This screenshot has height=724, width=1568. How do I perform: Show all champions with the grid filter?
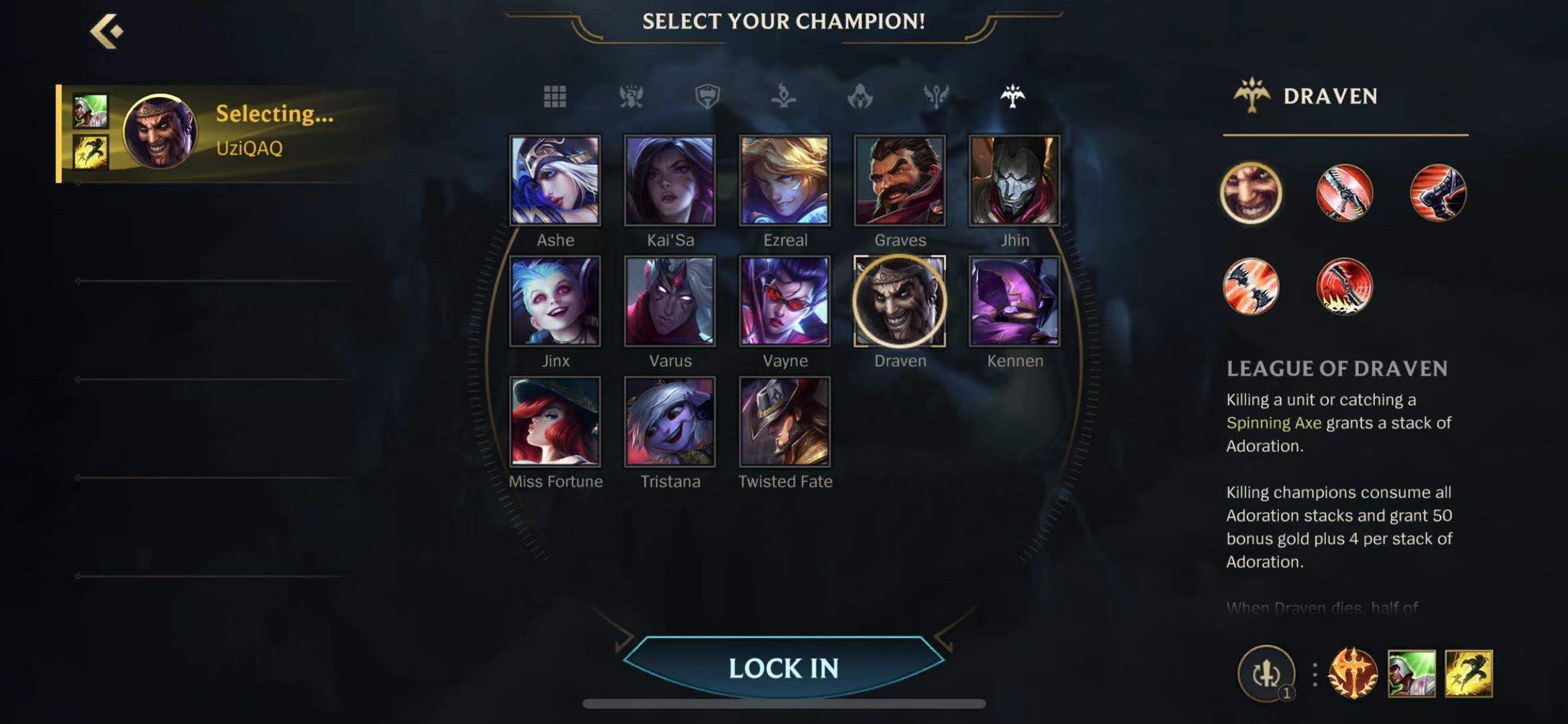click(554, 97)
